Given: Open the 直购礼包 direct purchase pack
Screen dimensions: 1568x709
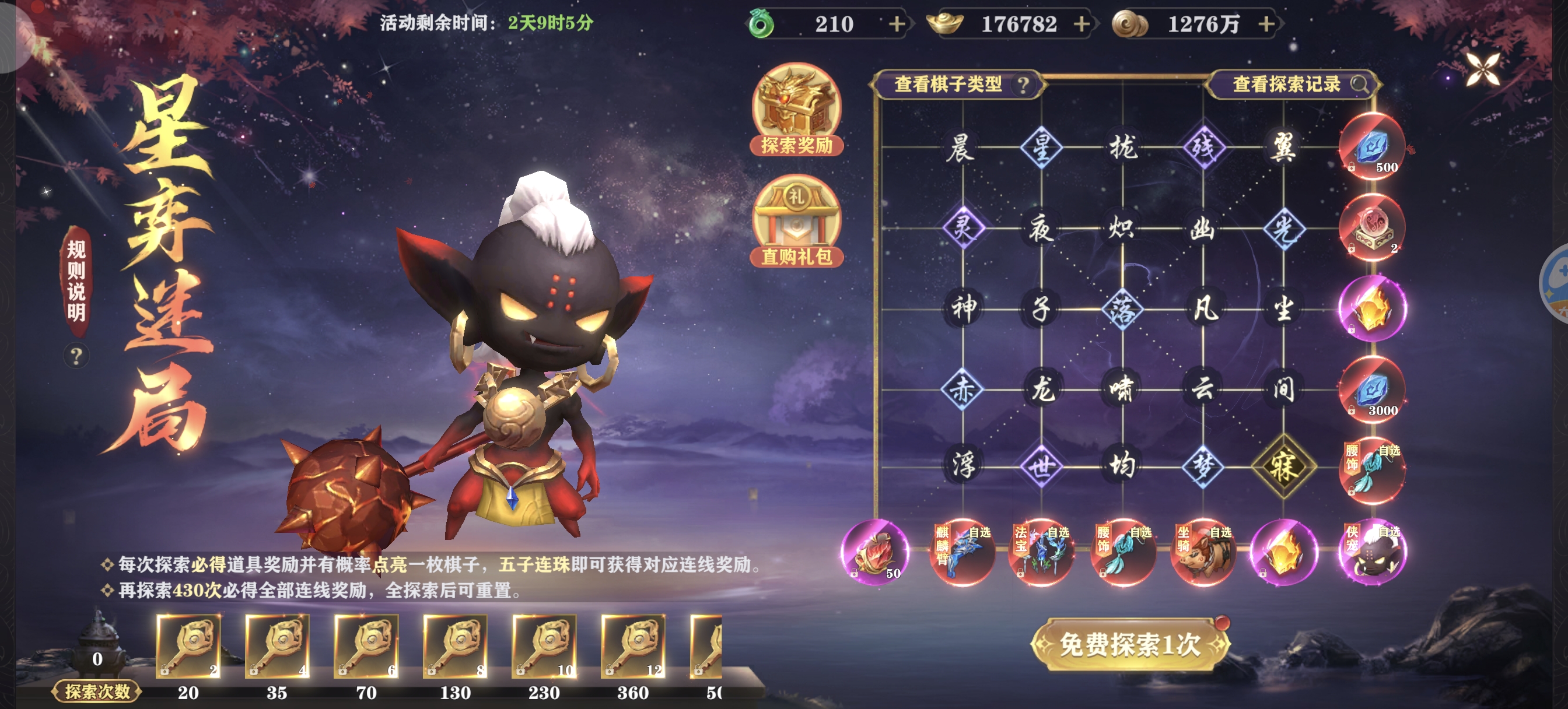Looking at the screenshot, I should pyautogui.click(x=796, y=221).
